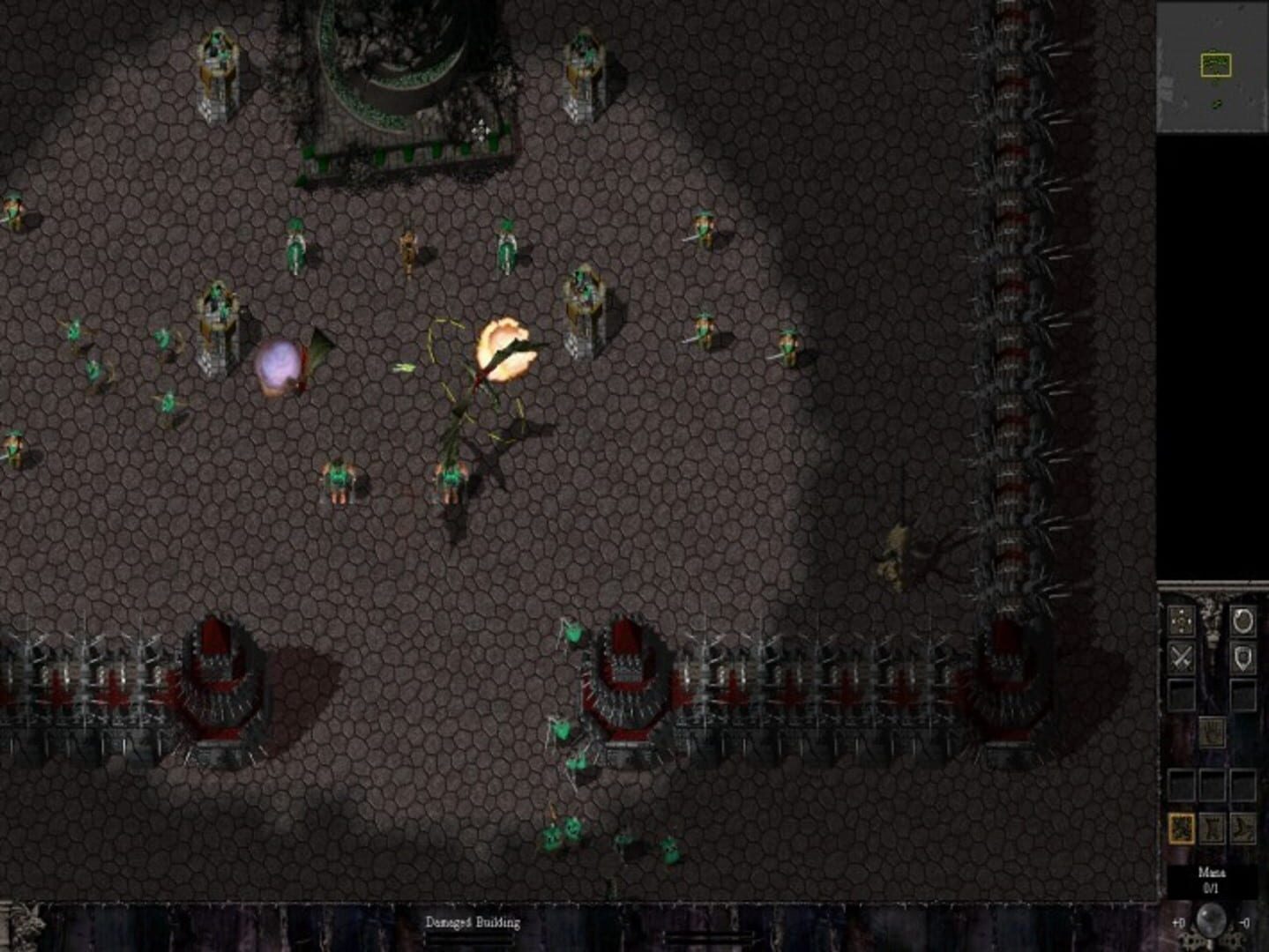
Task: Toggle the round shield guard stance
Action: click(1245, 620)
